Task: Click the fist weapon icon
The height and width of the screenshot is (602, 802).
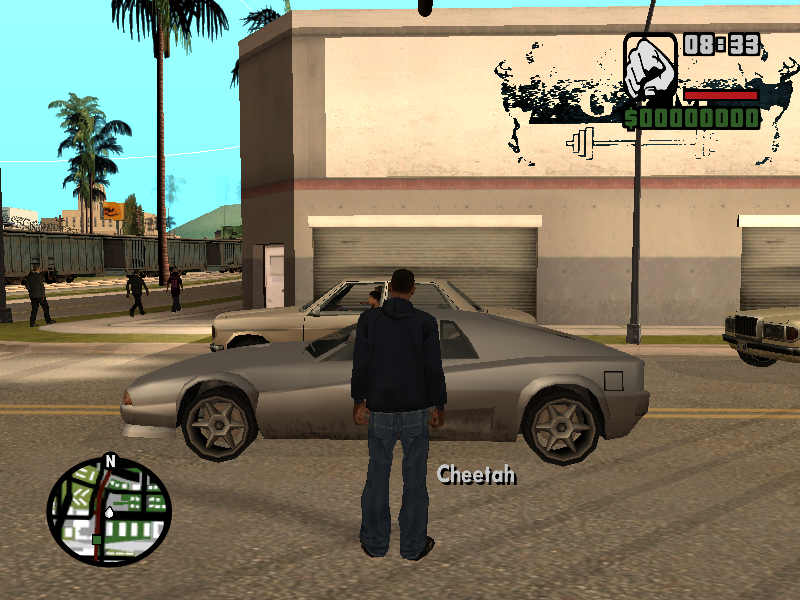Action: 650,68
